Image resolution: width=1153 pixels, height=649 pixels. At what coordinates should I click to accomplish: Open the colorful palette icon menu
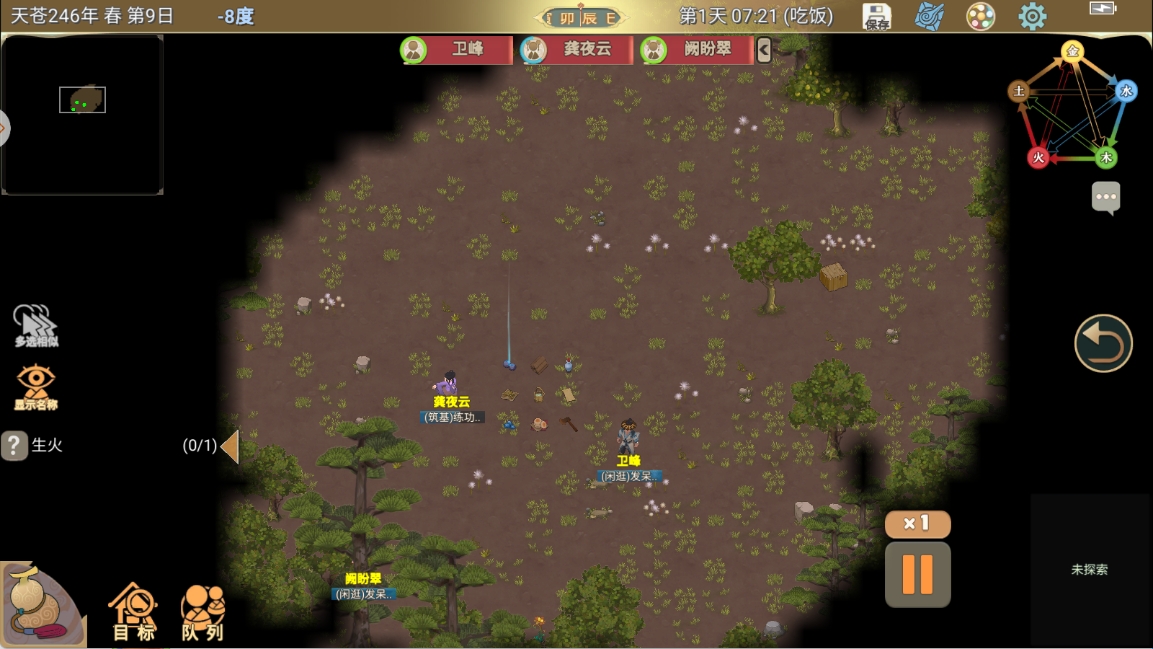(x=980, y=17)
